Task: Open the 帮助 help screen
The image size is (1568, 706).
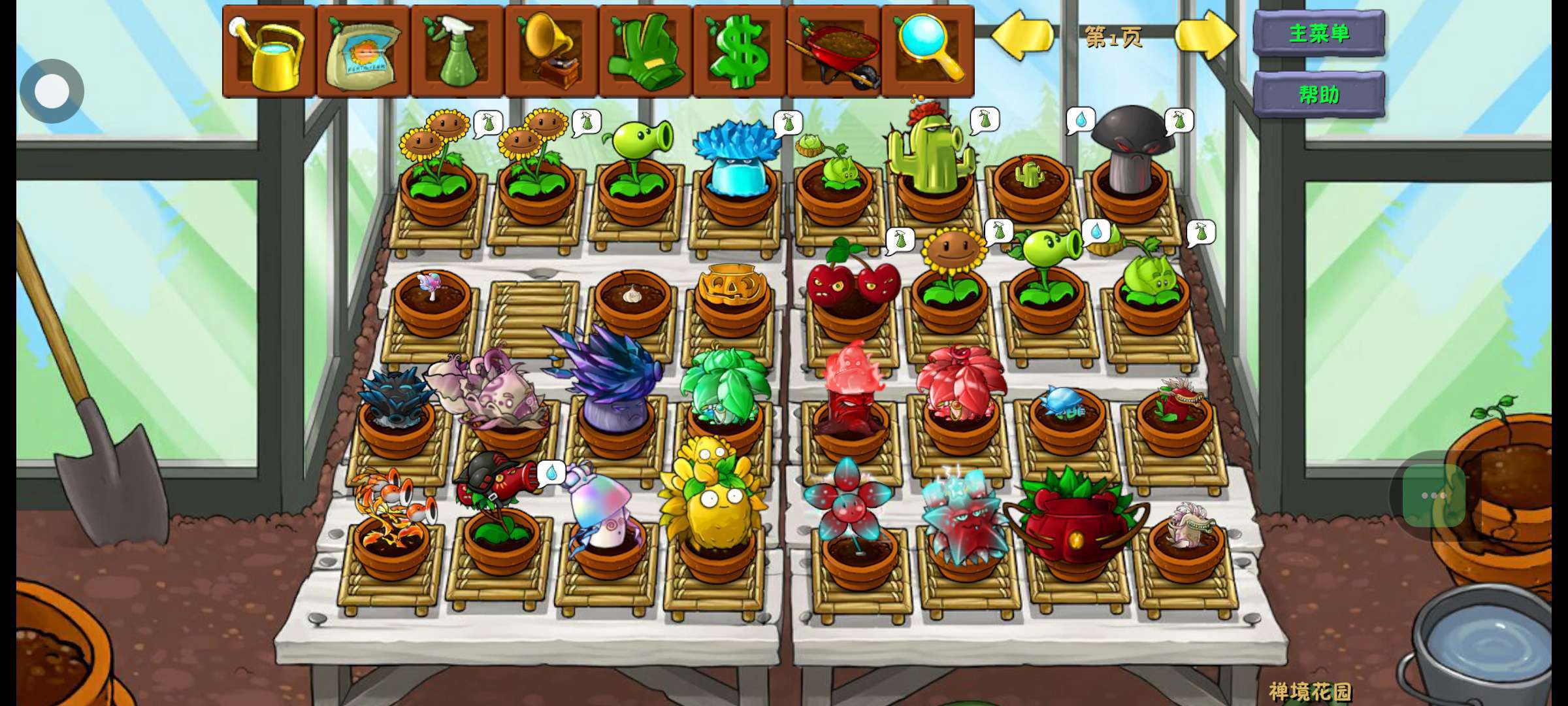Action: click(1318, 95)
